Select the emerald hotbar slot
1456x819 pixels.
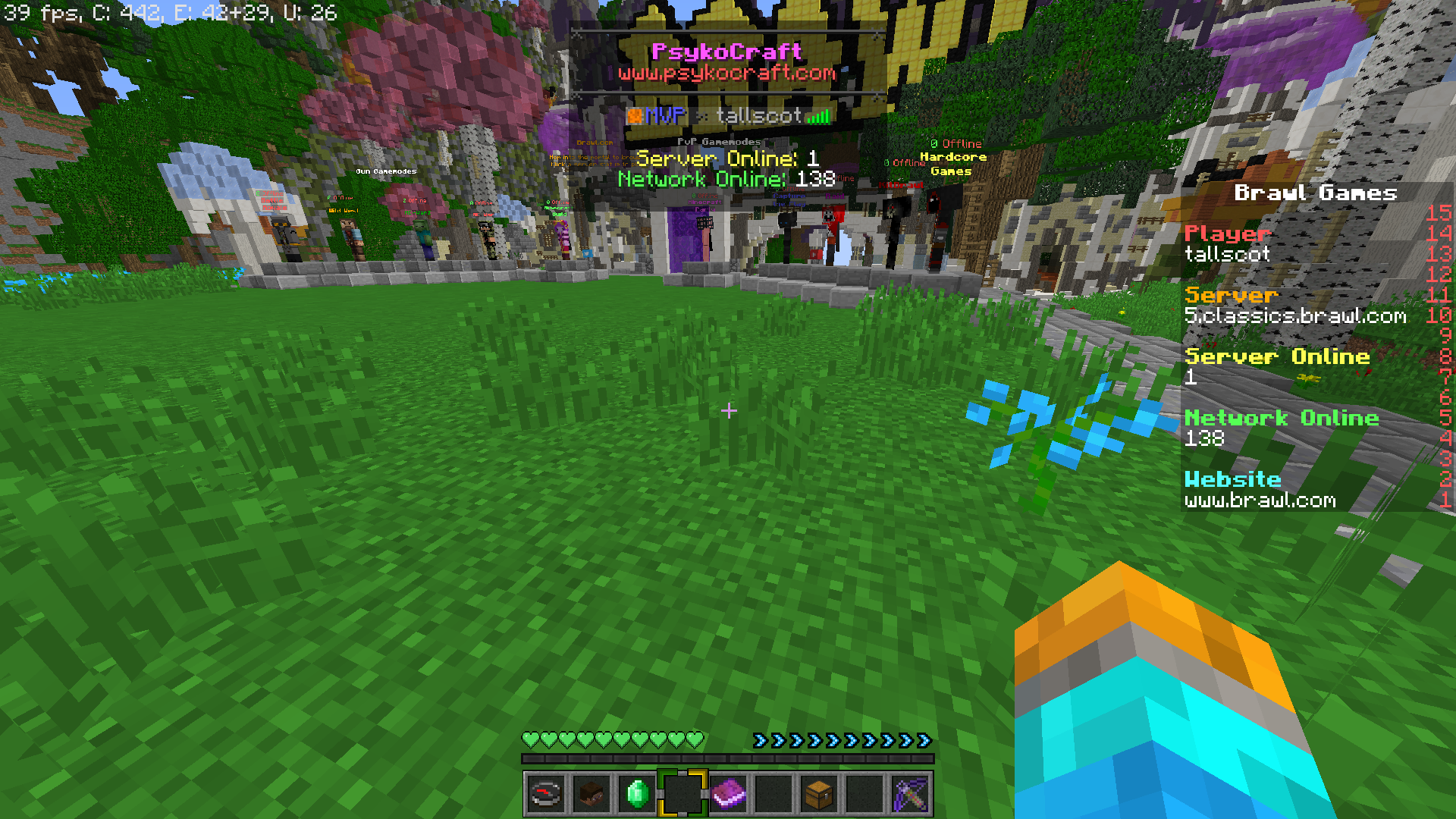[637, 794]
